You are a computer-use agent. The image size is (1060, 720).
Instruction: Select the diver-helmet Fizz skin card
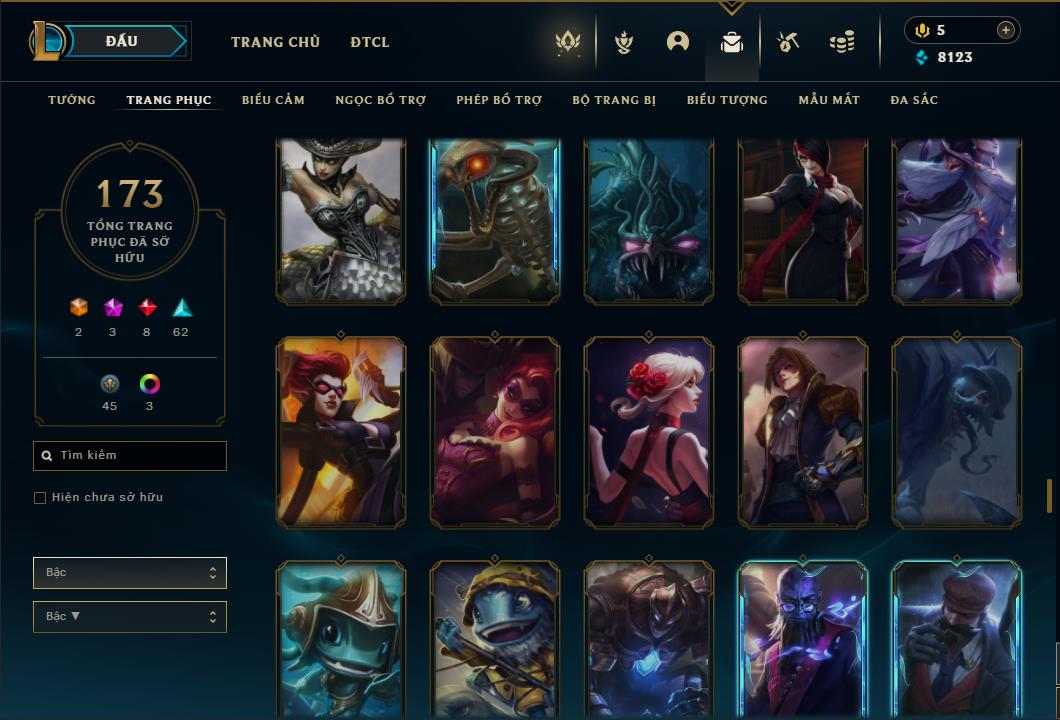[340, 640]
